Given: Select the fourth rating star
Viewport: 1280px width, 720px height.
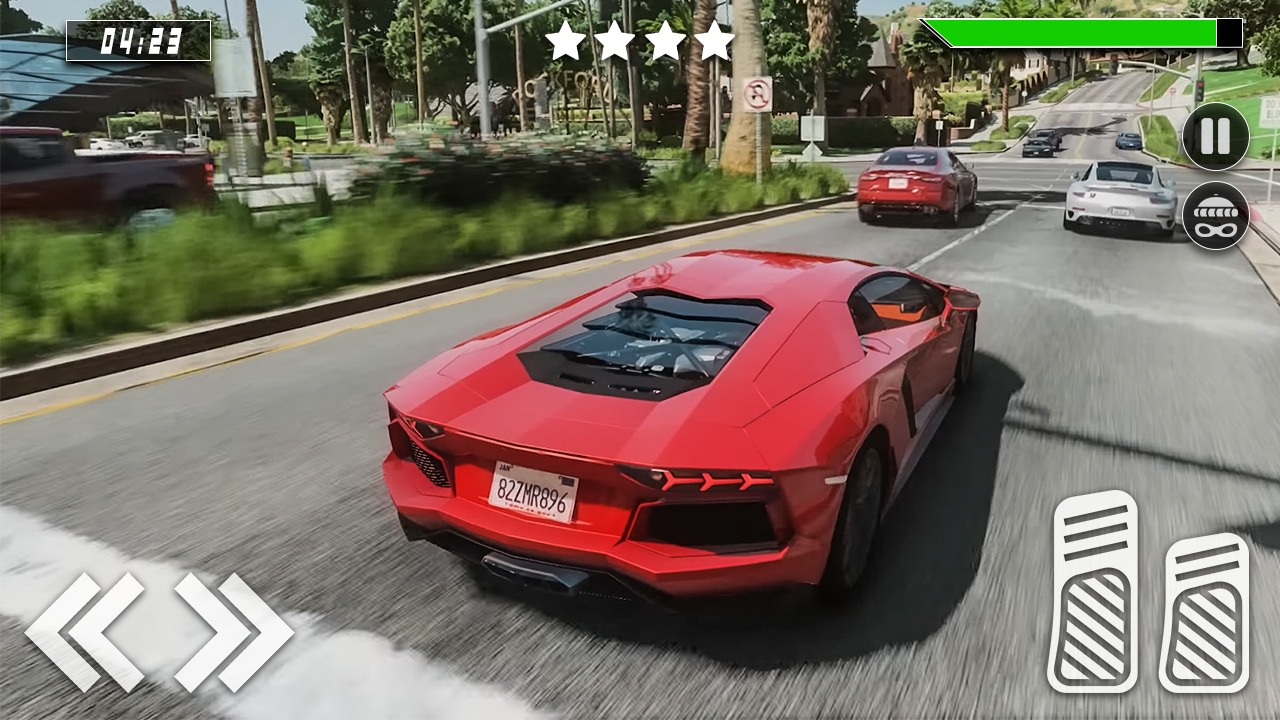Looking at the screenshot, I should [716, 42].
